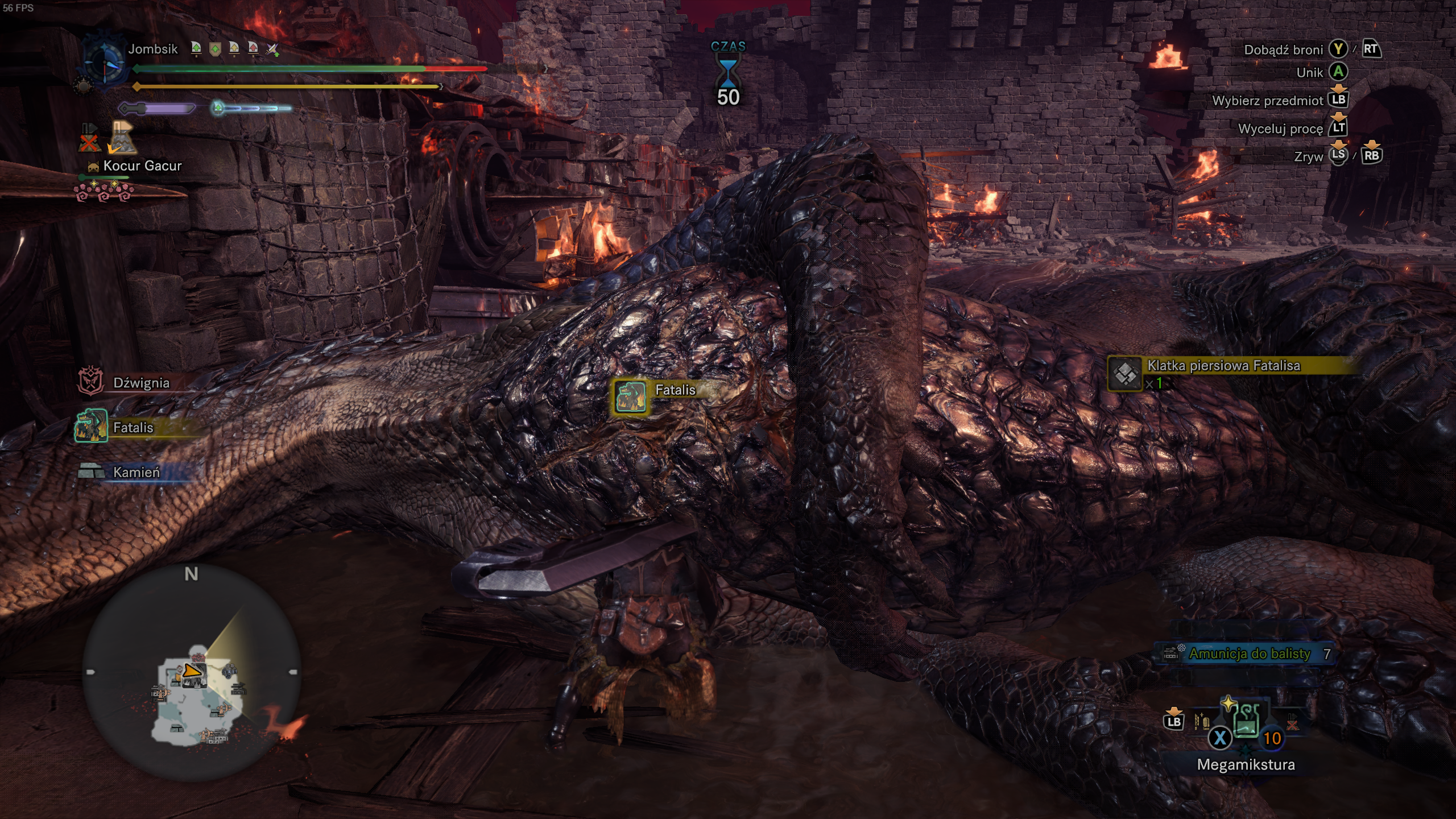Select the Kocur Gacur companion name
This screenshot has height=819, width=1456.
tap(142, 166)
